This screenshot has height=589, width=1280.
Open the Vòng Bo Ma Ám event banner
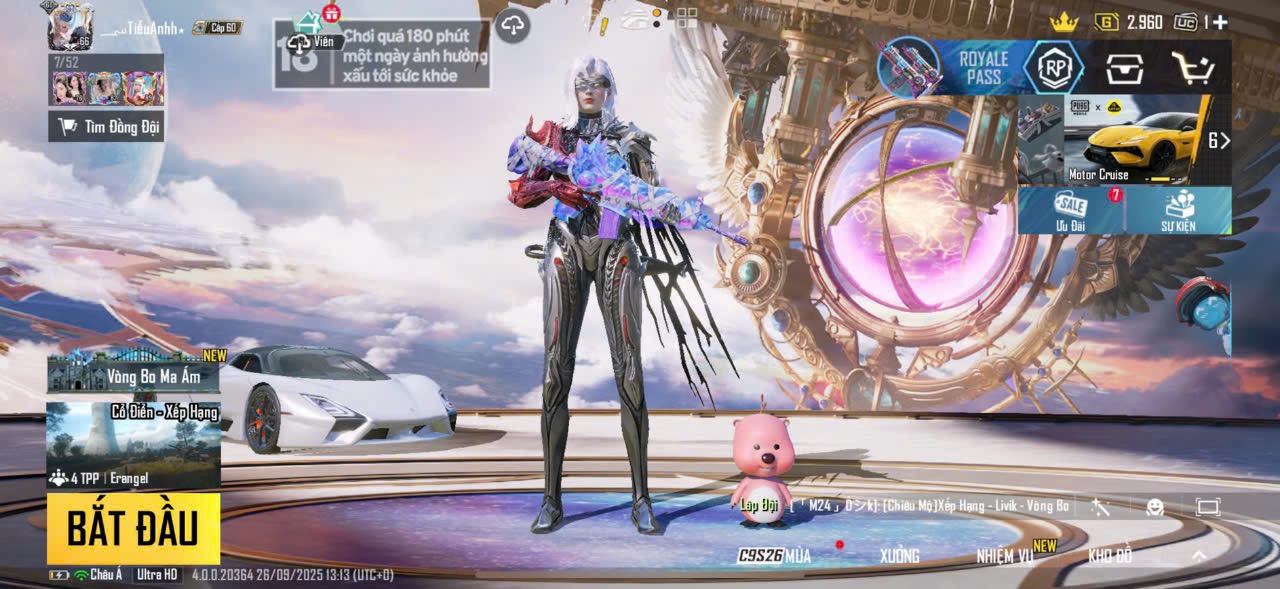tap(133, 372)
